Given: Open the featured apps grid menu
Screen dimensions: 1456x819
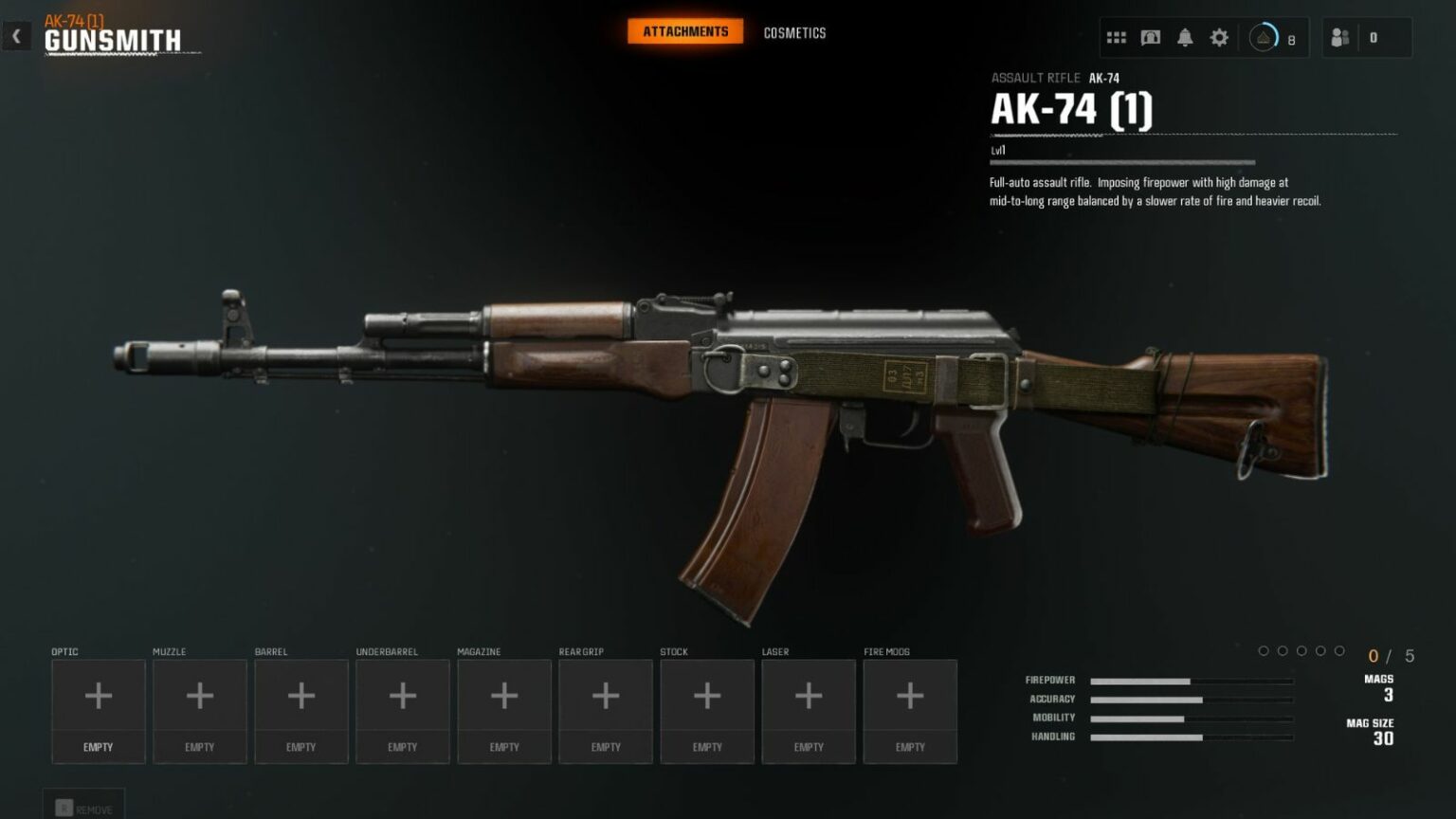Looking at the screenshot, I should tap(1116, 36).
